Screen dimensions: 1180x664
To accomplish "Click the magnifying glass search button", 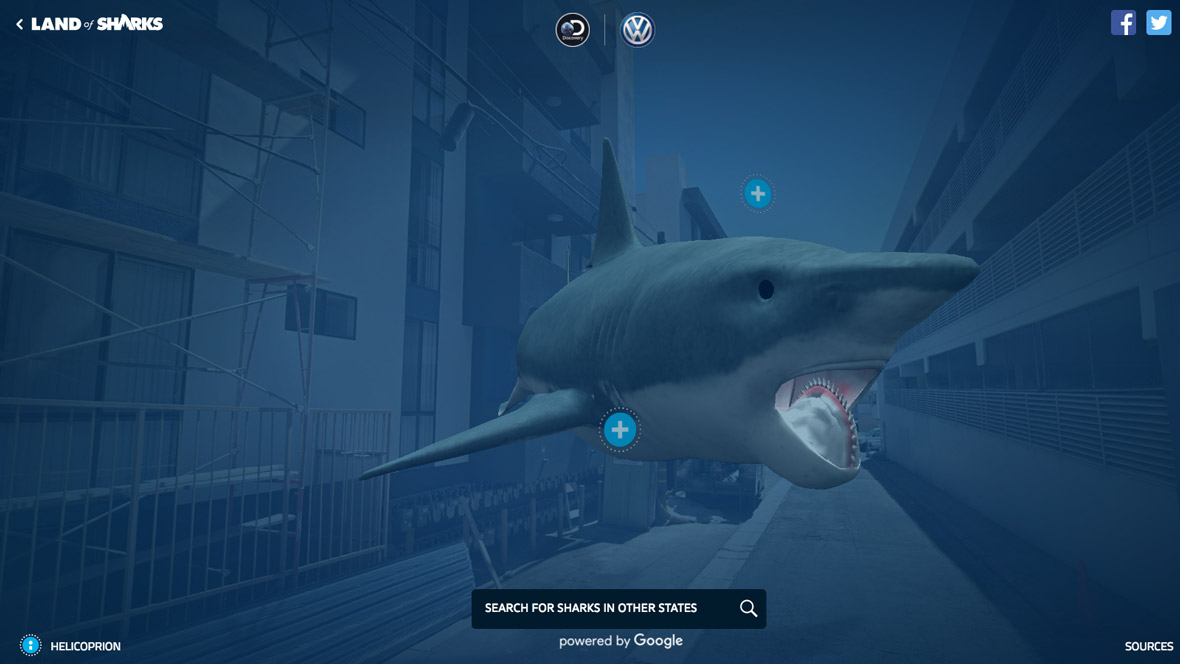I will point(748,608).
